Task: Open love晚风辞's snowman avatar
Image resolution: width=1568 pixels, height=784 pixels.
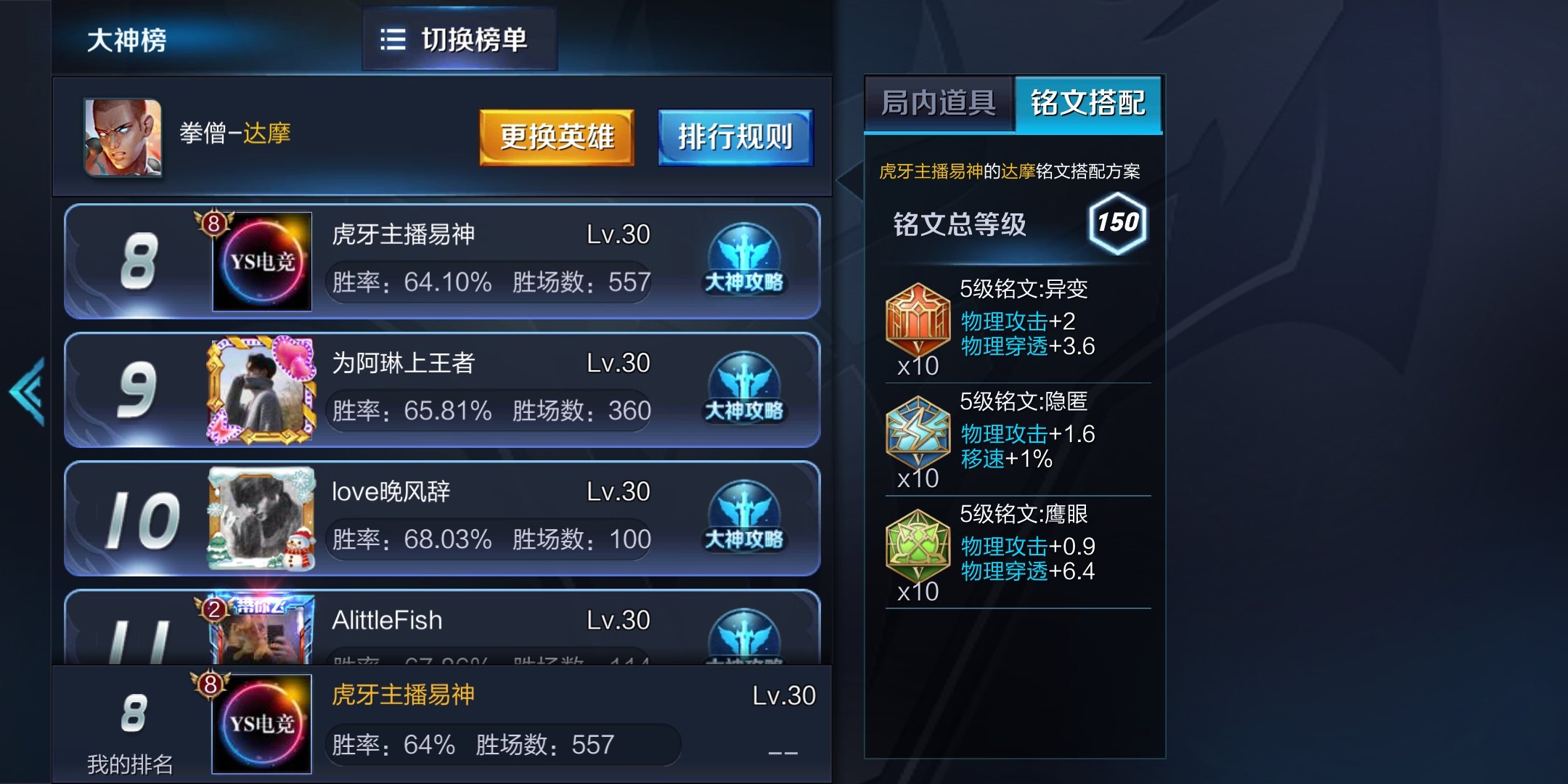Action: coord(261,518)
